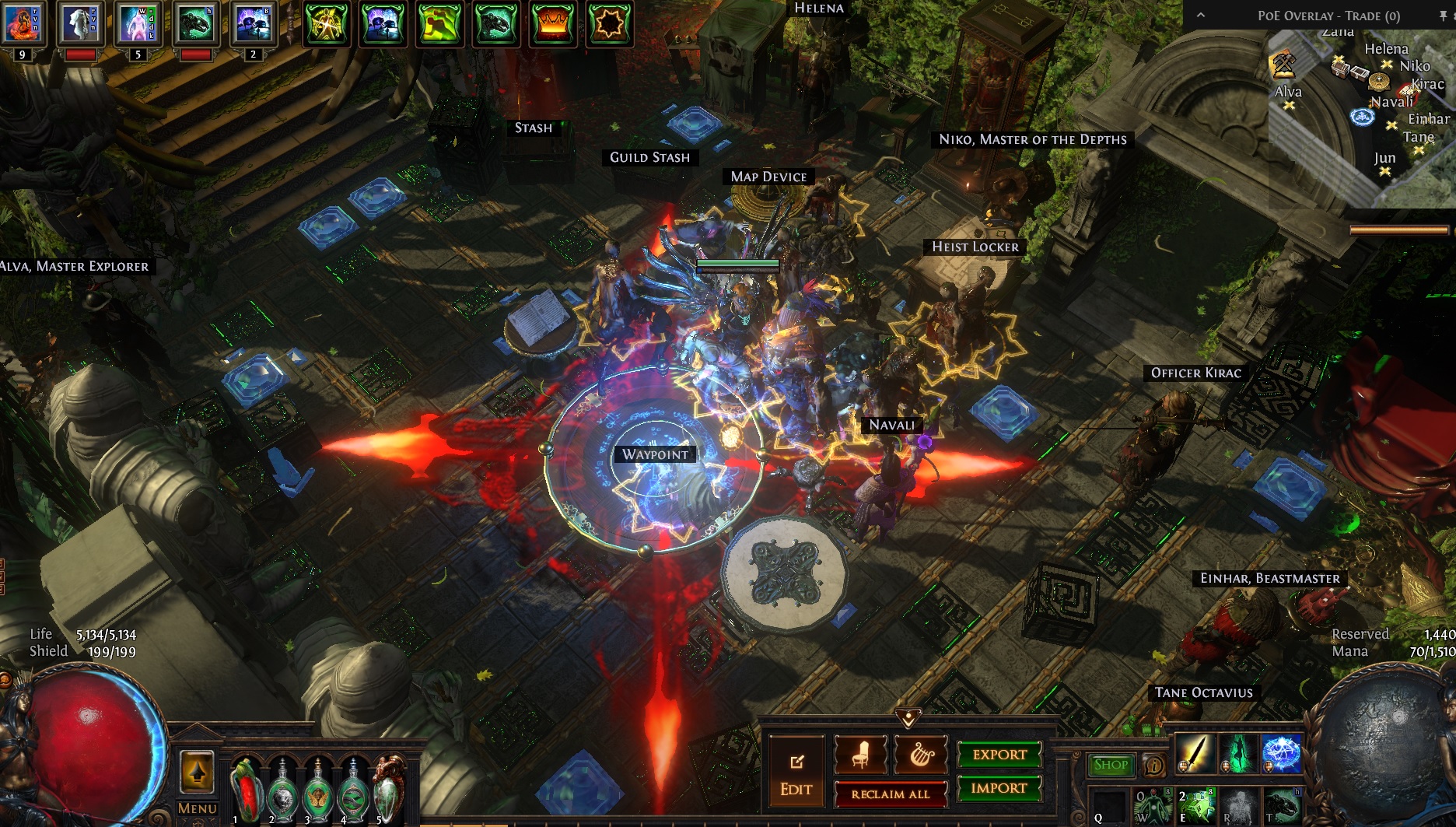Open the Menu arrow button
1456x827 pixels.
(197, 772)
